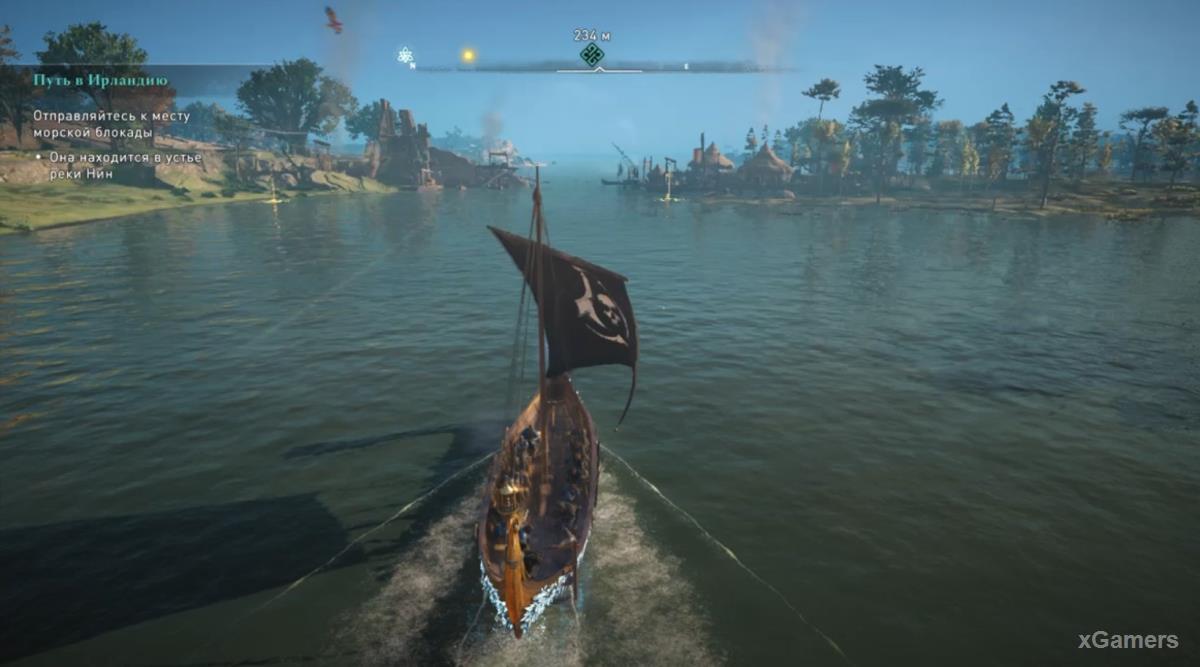Click the glowing yellow dot on the compass
Image resolution: width=1200 pixels, height=667 pixels.
click(467, 56)
